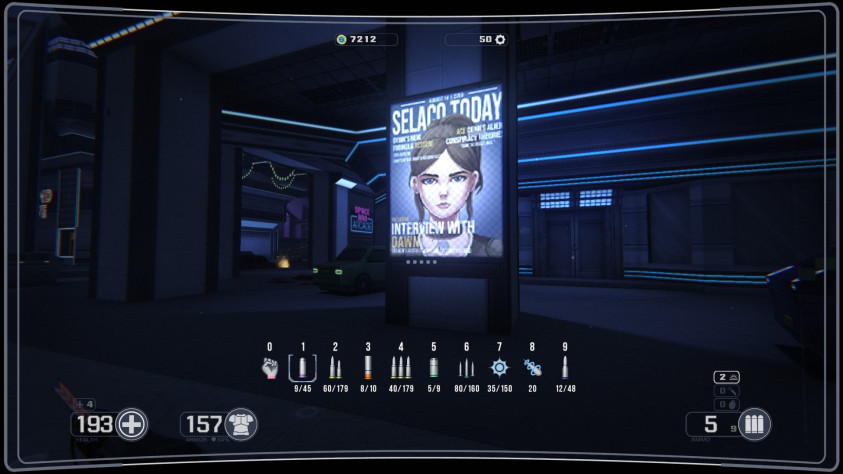Select the empty pipe bomb slot
Screen dimensions: 843x474
[x=727, y=390]
